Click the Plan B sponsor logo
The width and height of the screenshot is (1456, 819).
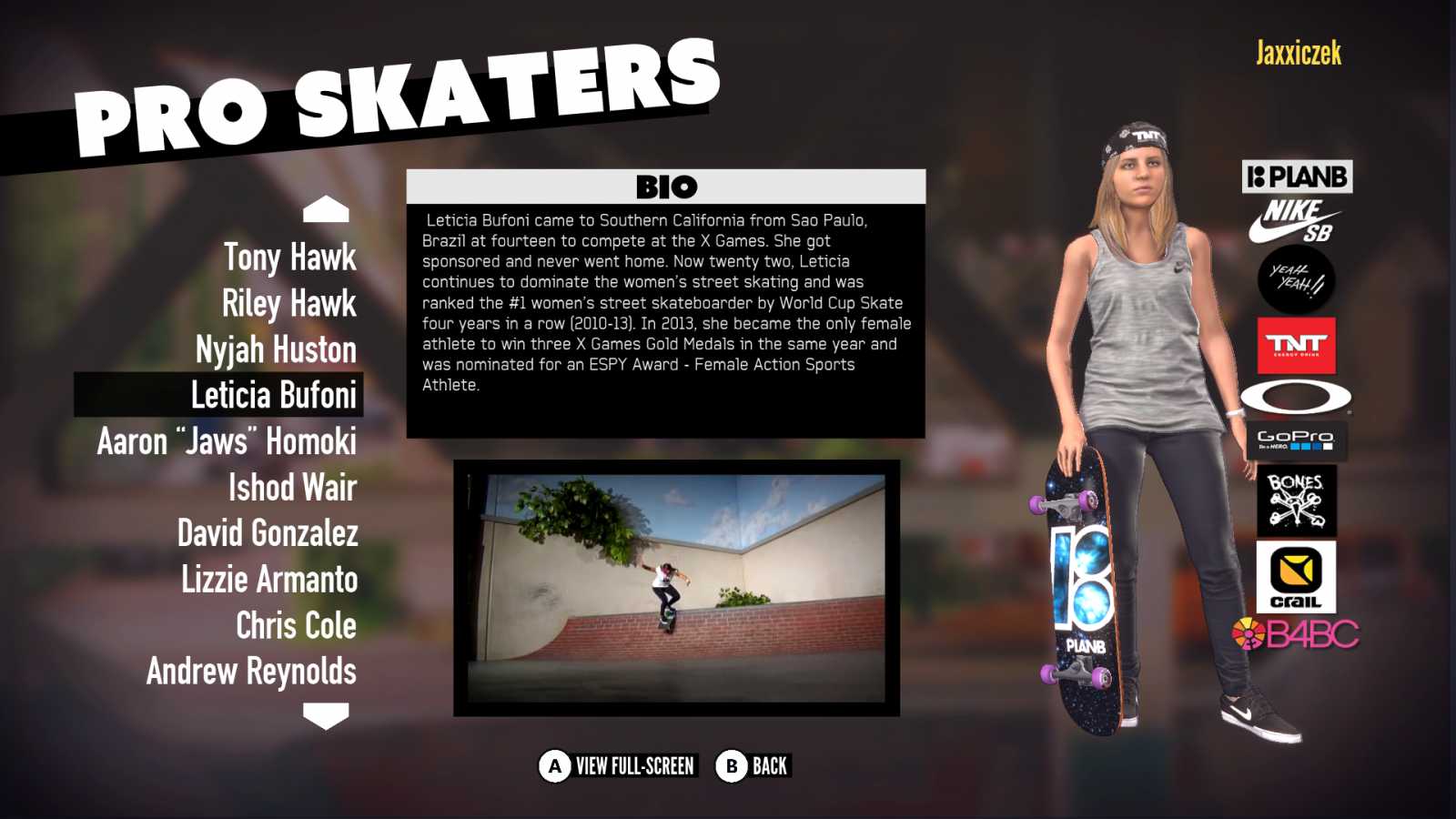[1296, 177]
